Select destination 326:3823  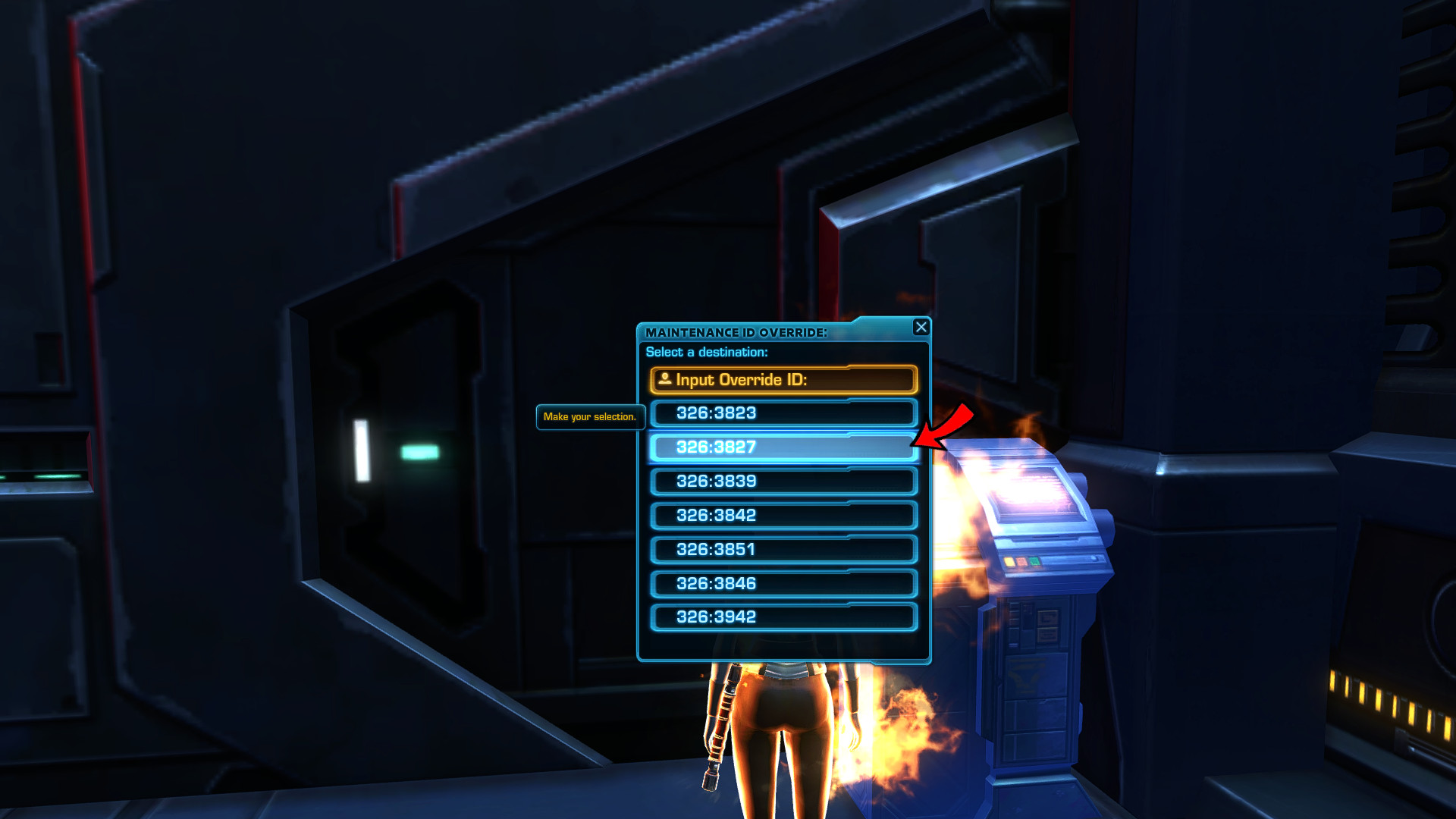click(x=783, y=413)
